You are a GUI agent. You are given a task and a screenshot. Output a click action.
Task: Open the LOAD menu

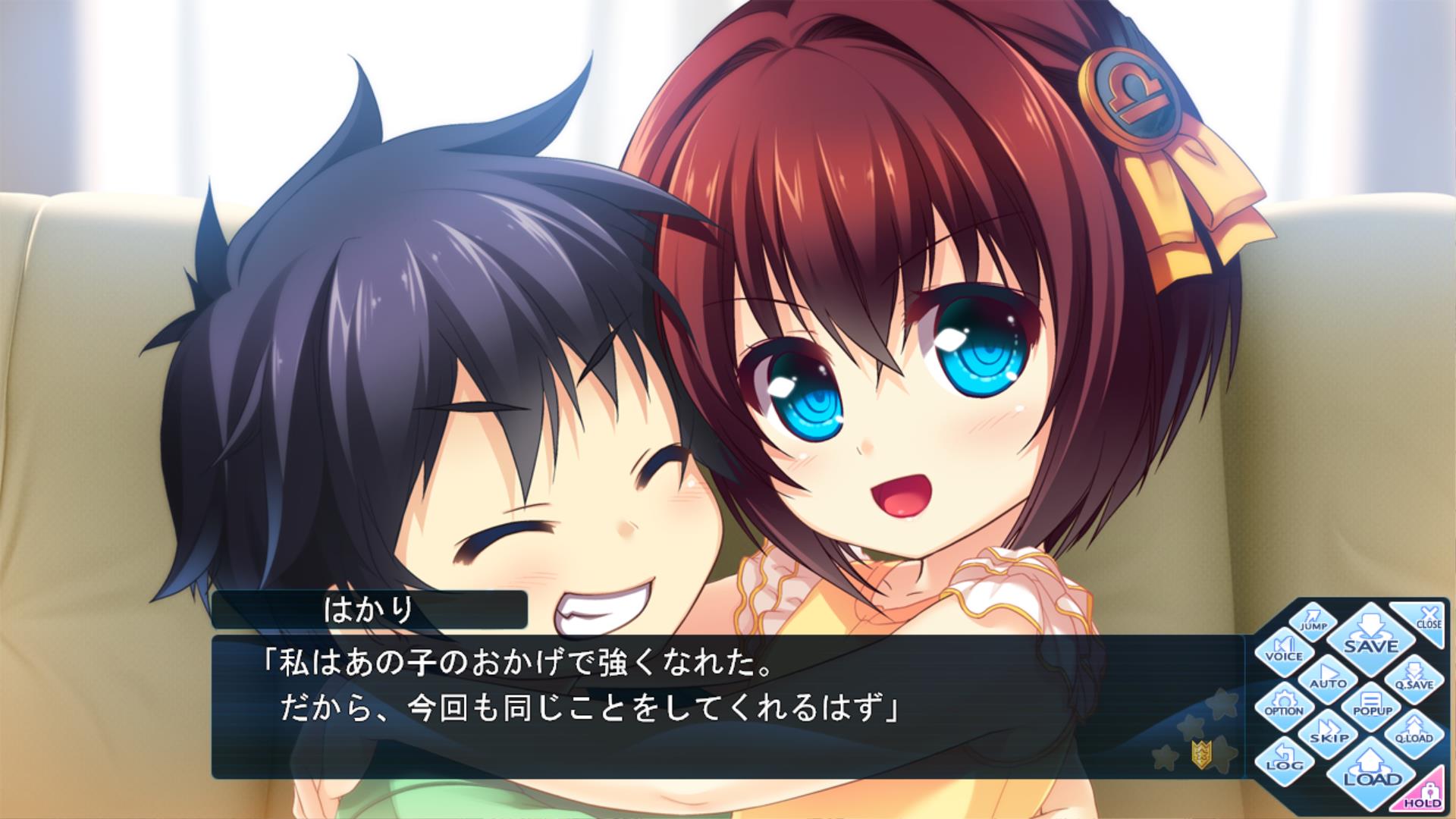click(x=1372, y=768)
